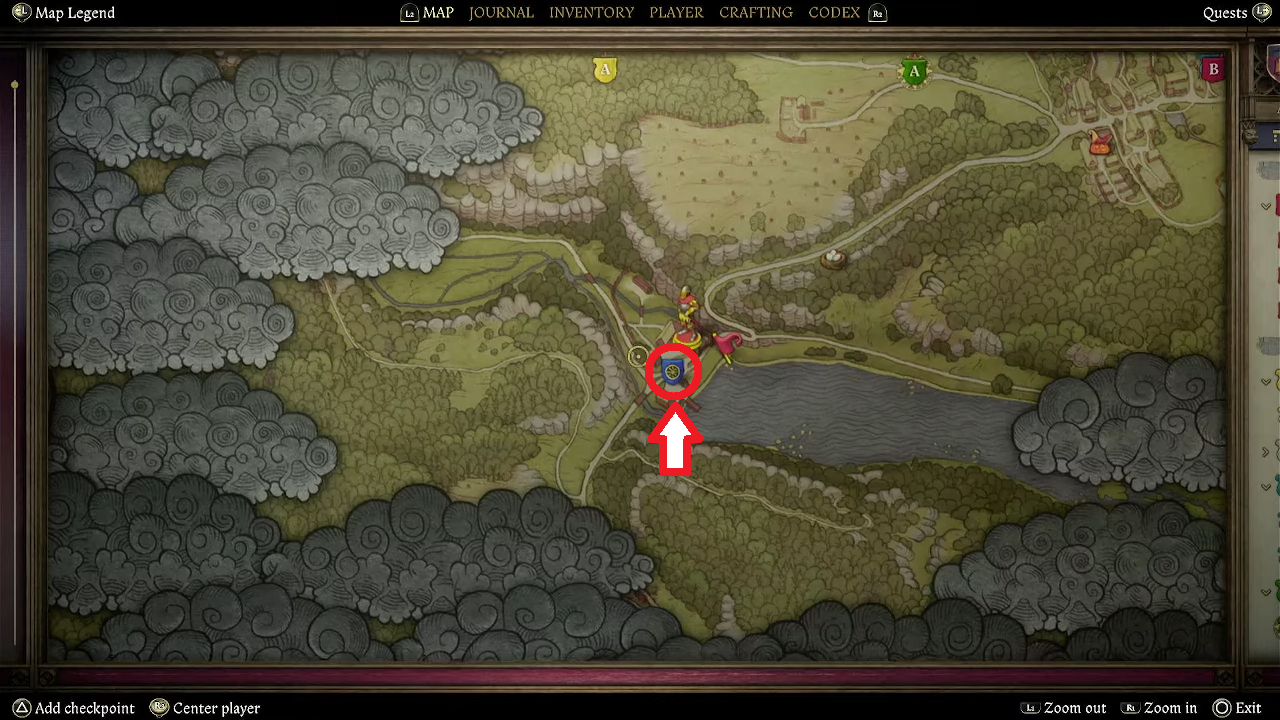Open the CODEX screen

coord(834,12)
